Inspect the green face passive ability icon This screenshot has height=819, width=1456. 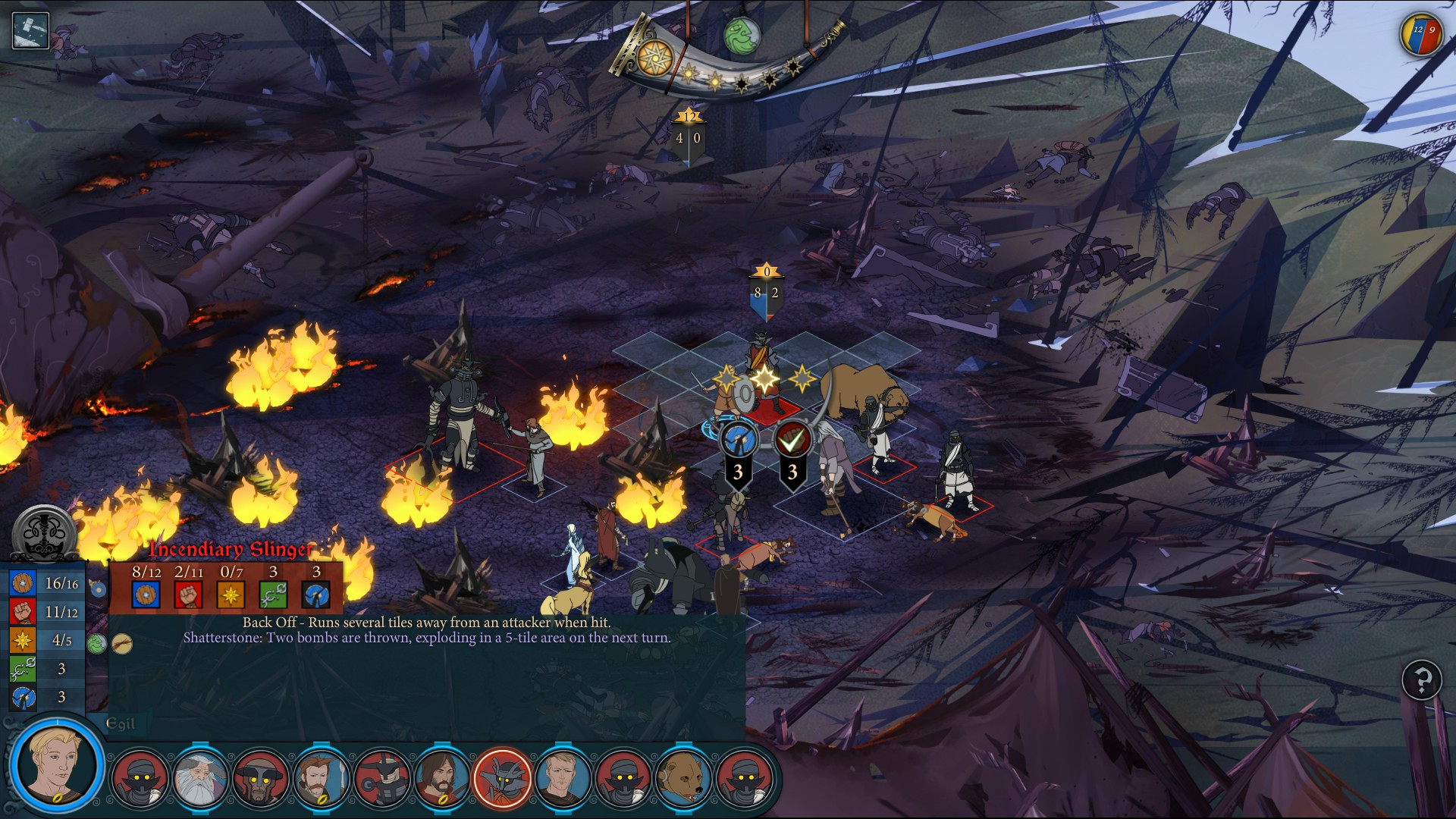pos(97,644)
